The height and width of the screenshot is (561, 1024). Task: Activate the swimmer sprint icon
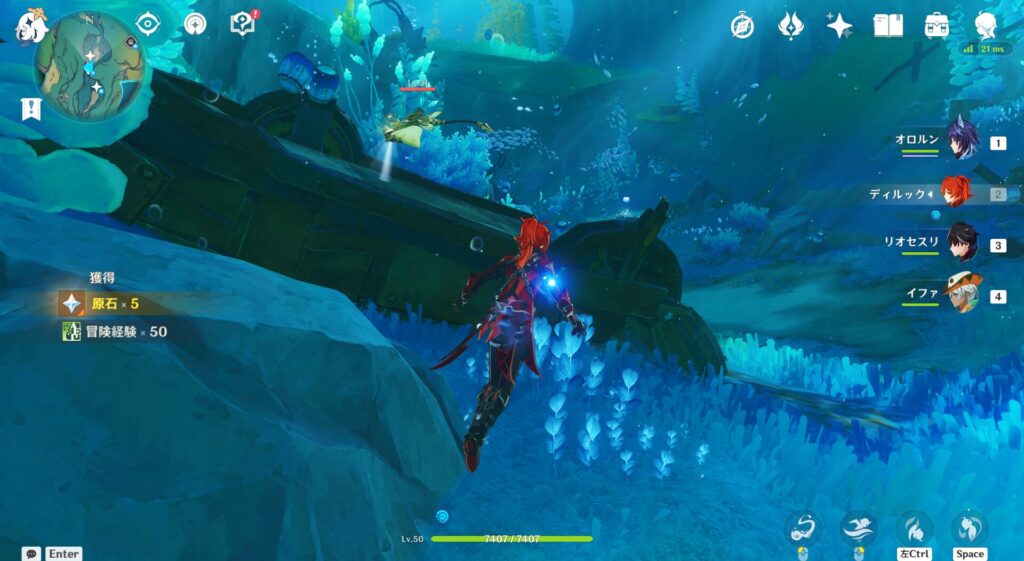(859, 528)
